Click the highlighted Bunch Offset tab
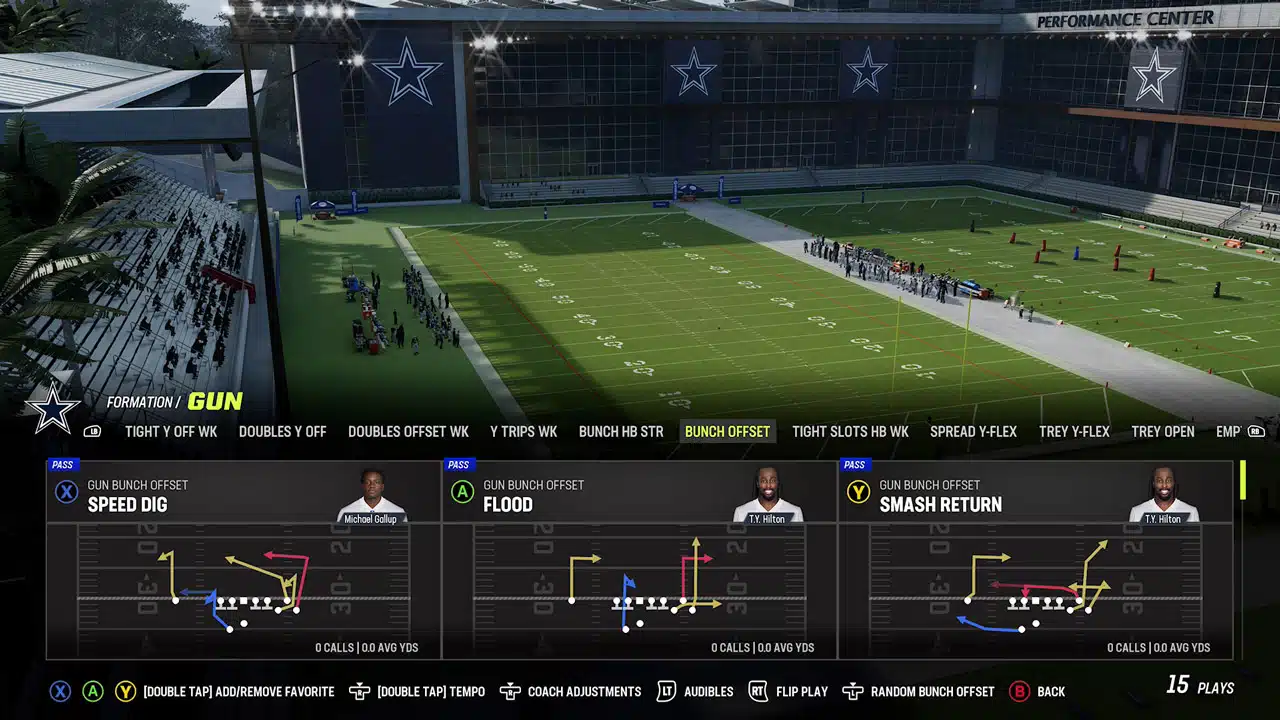 (x=727, y=432)
